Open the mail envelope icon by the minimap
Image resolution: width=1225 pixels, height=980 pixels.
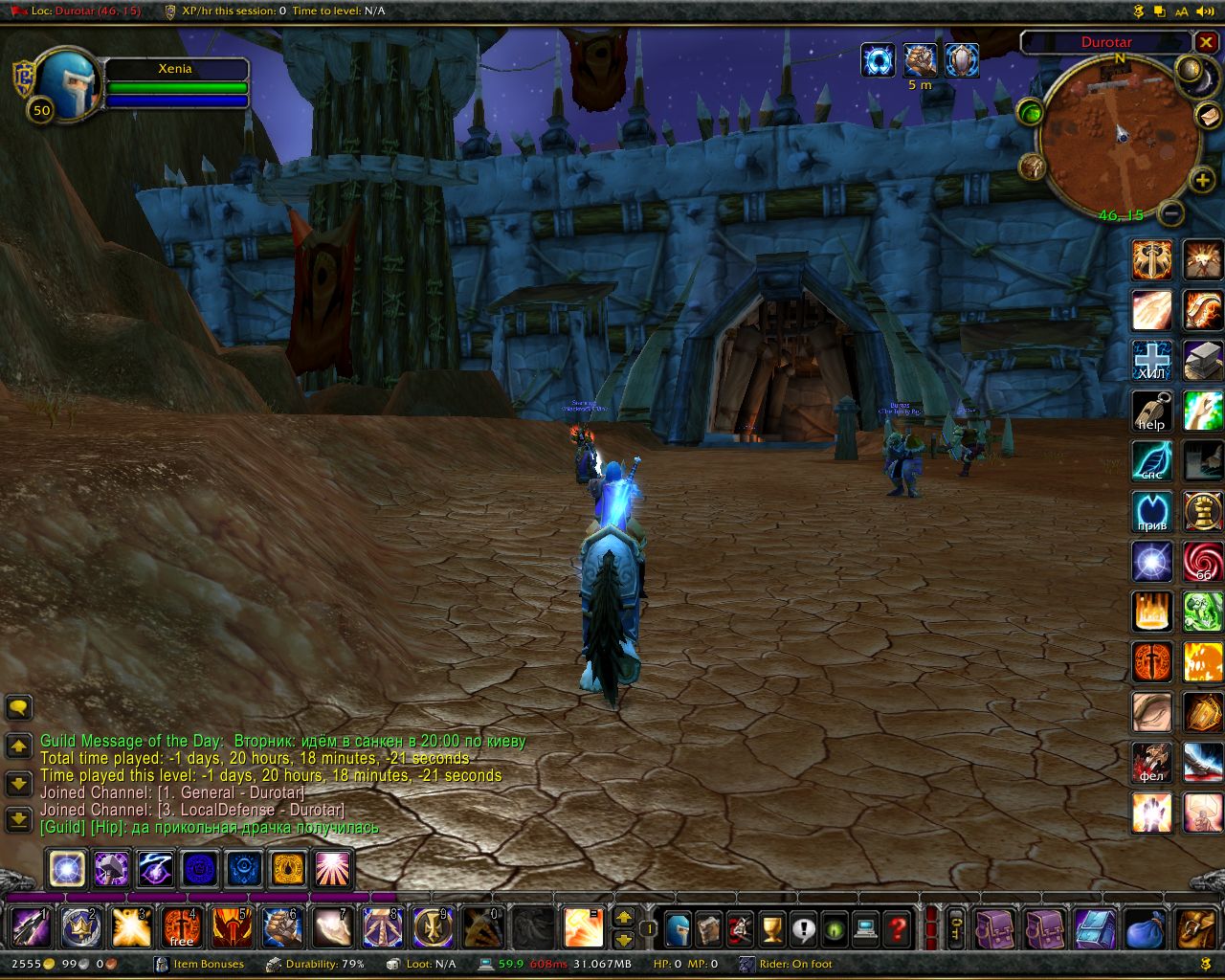pyautogui.click(x=1208, y=115)
